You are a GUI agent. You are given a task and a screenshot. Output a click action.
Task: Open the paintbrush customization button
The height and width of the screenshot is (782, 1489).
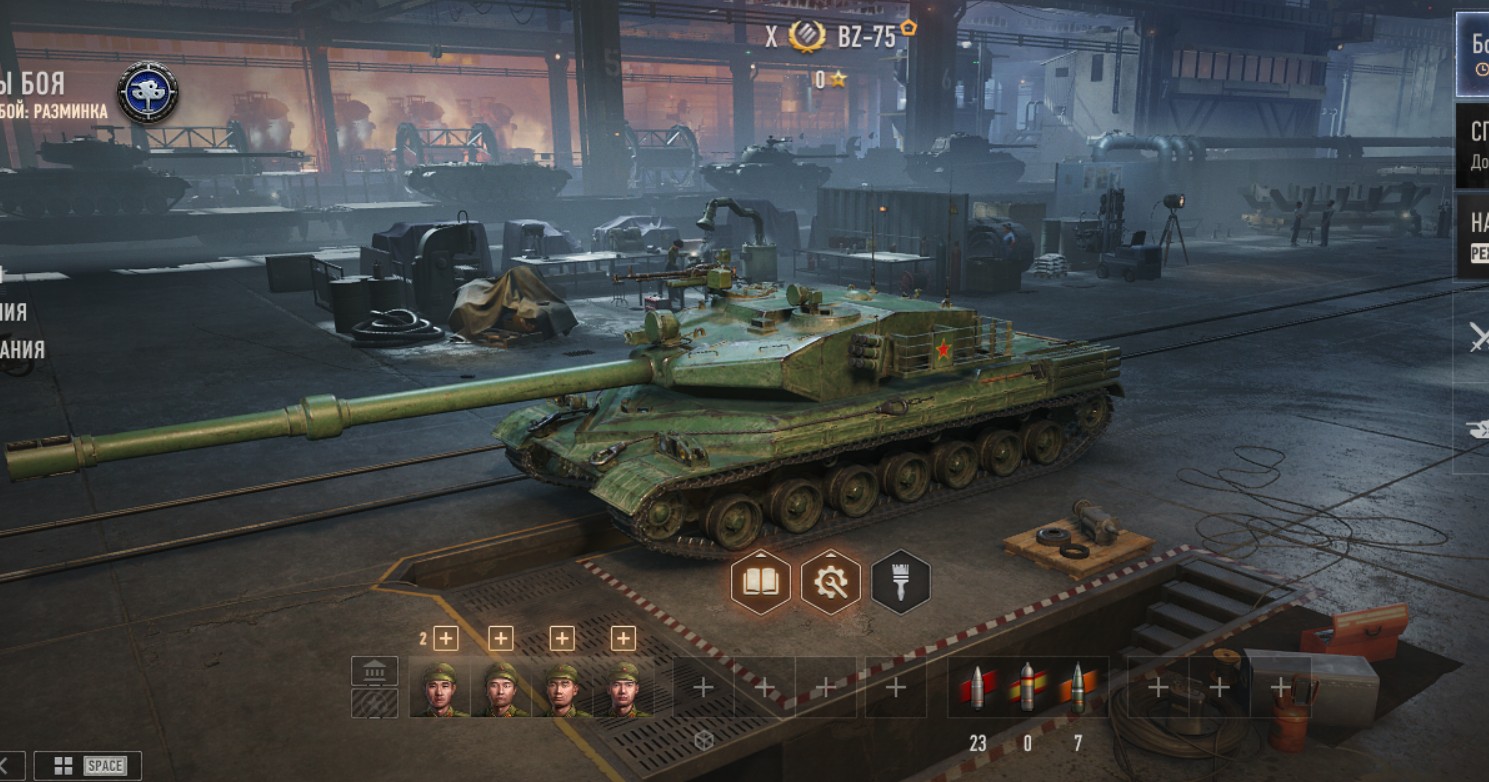tap(900, 582)
